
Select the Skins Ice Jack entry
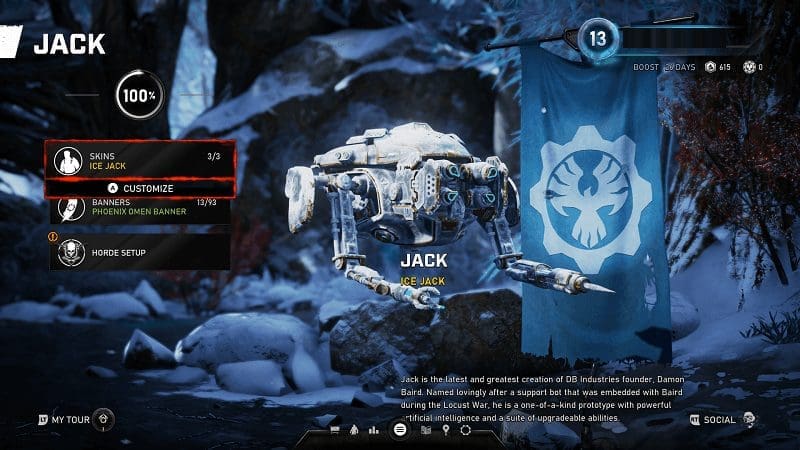[x=140, y=159]
